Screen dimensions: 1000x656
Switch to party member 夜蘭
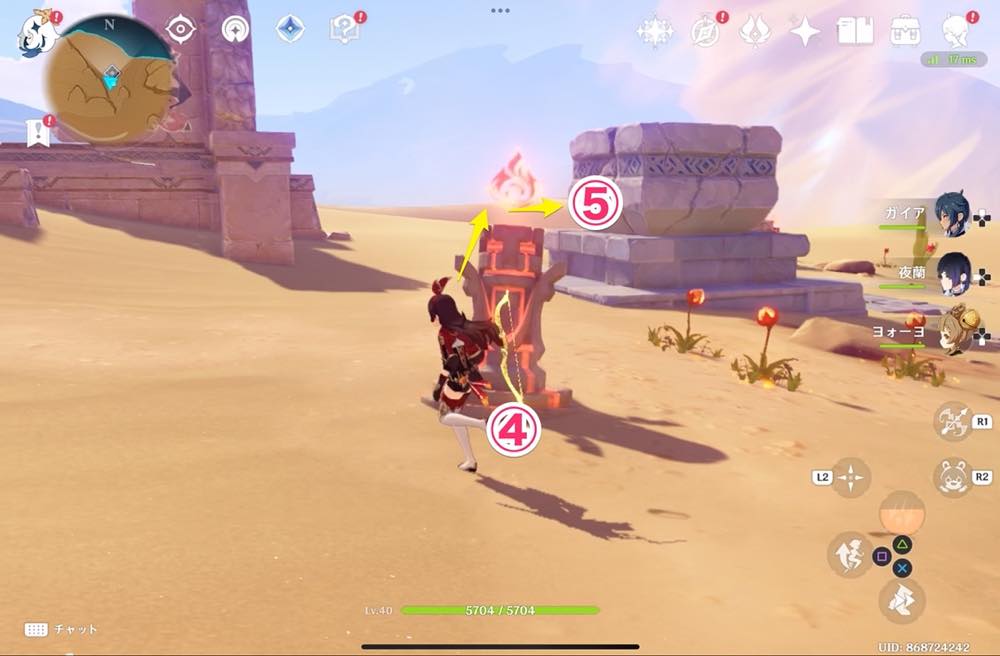[950, 270]
